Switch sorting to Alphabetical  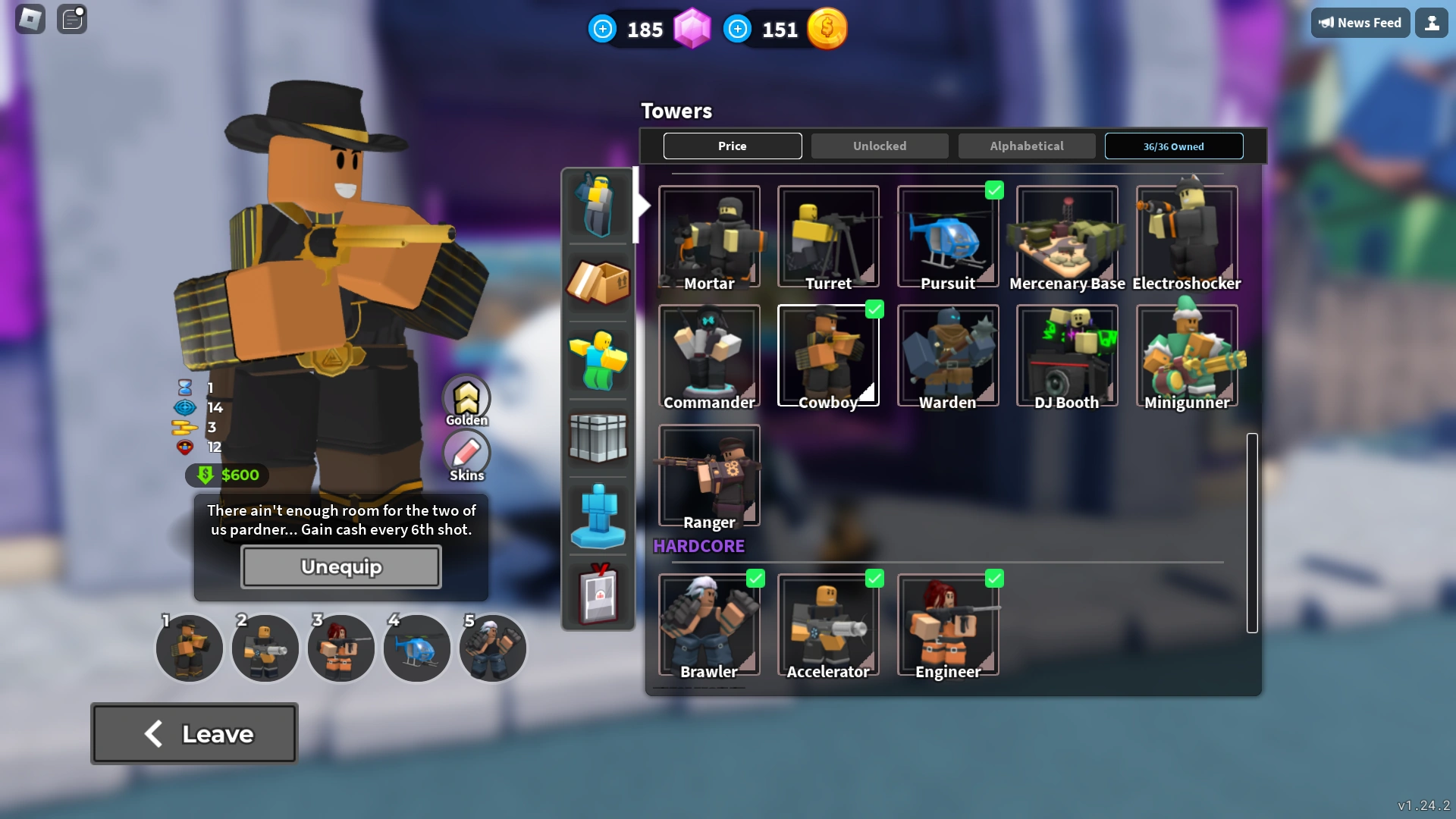1027,146
